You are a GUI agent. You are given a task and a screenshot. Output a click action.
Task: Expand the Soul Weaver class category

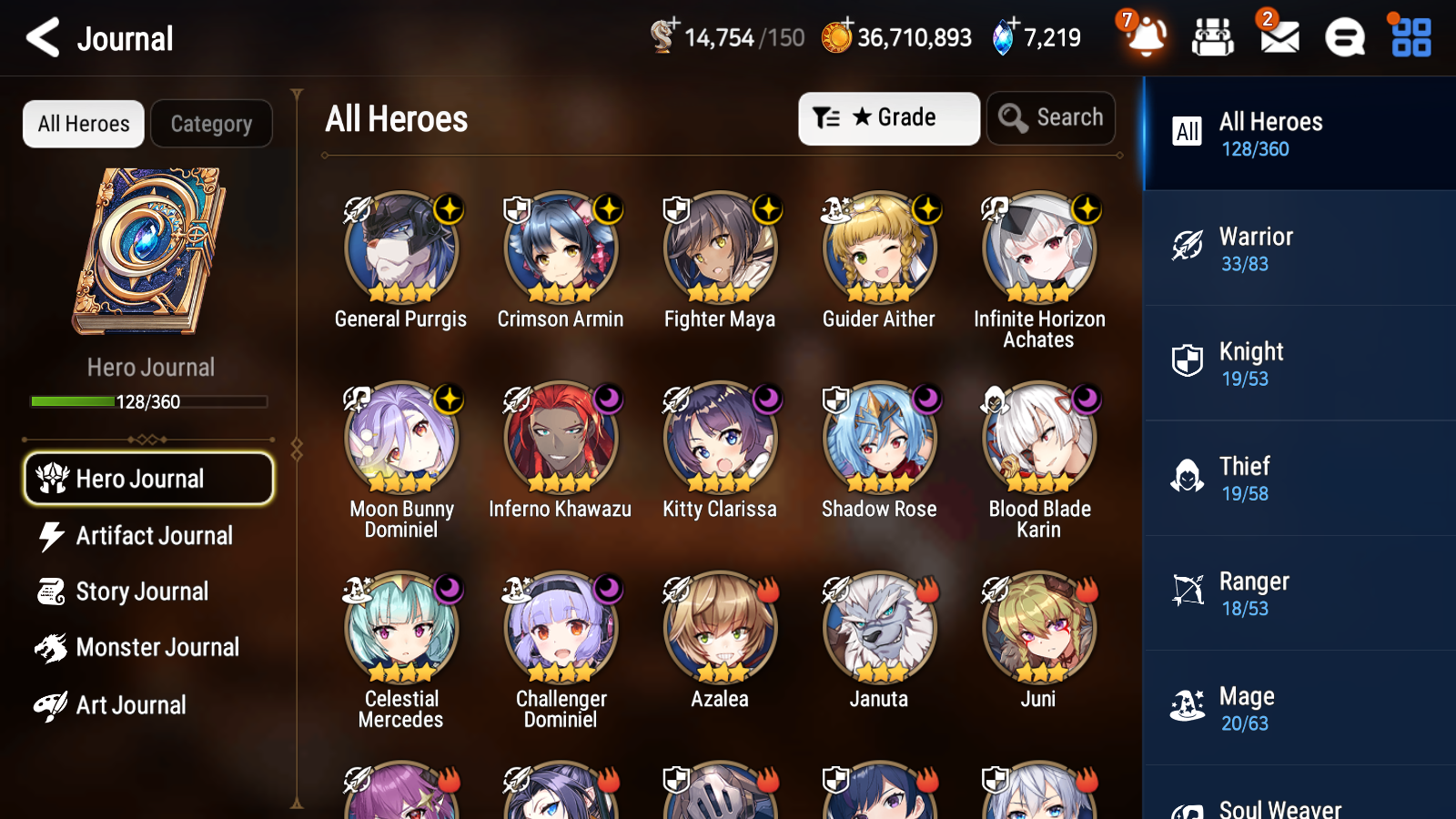[x=1292, y=805]
